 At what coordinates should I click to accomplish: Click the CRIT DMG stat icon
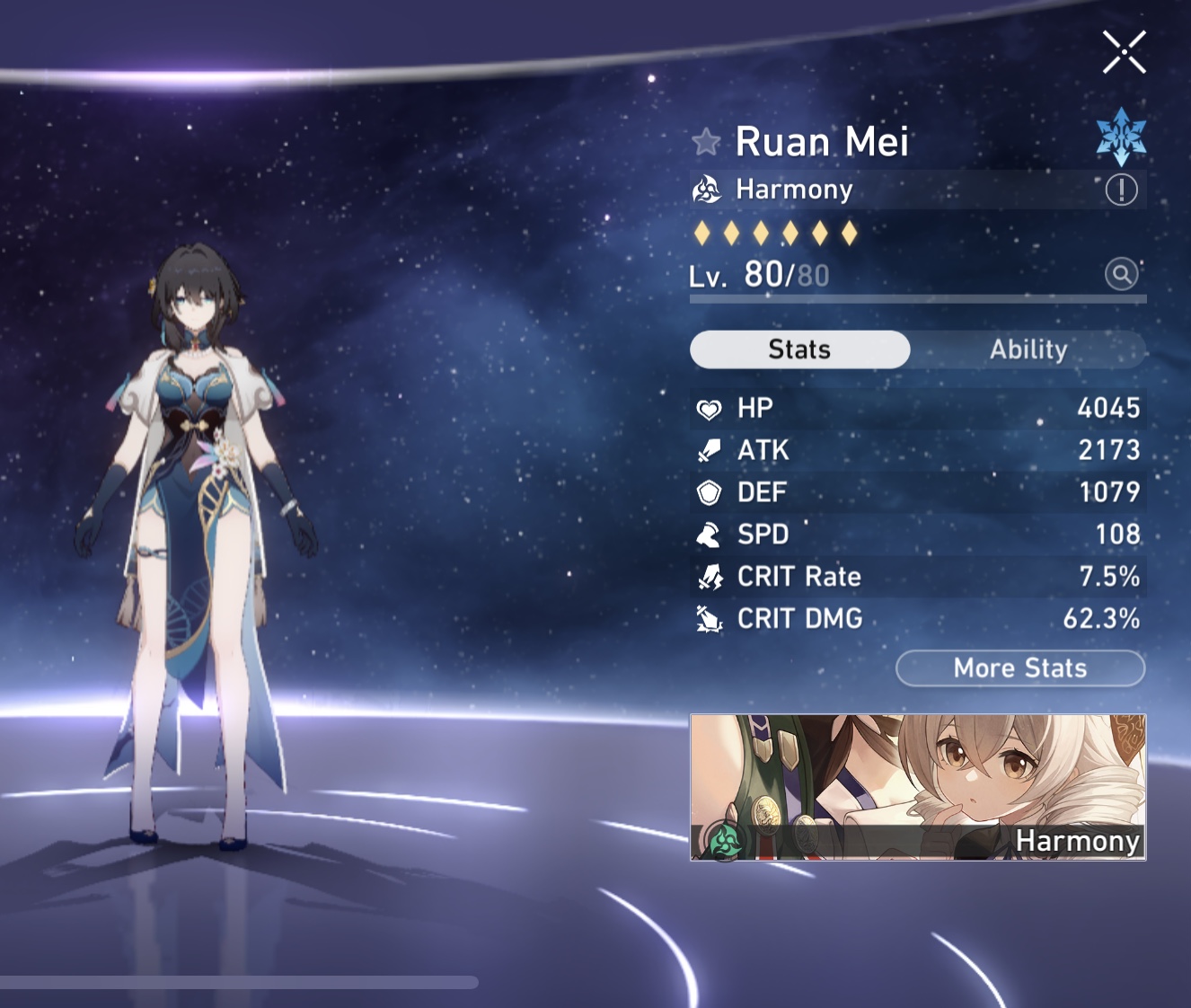[709, 618]
